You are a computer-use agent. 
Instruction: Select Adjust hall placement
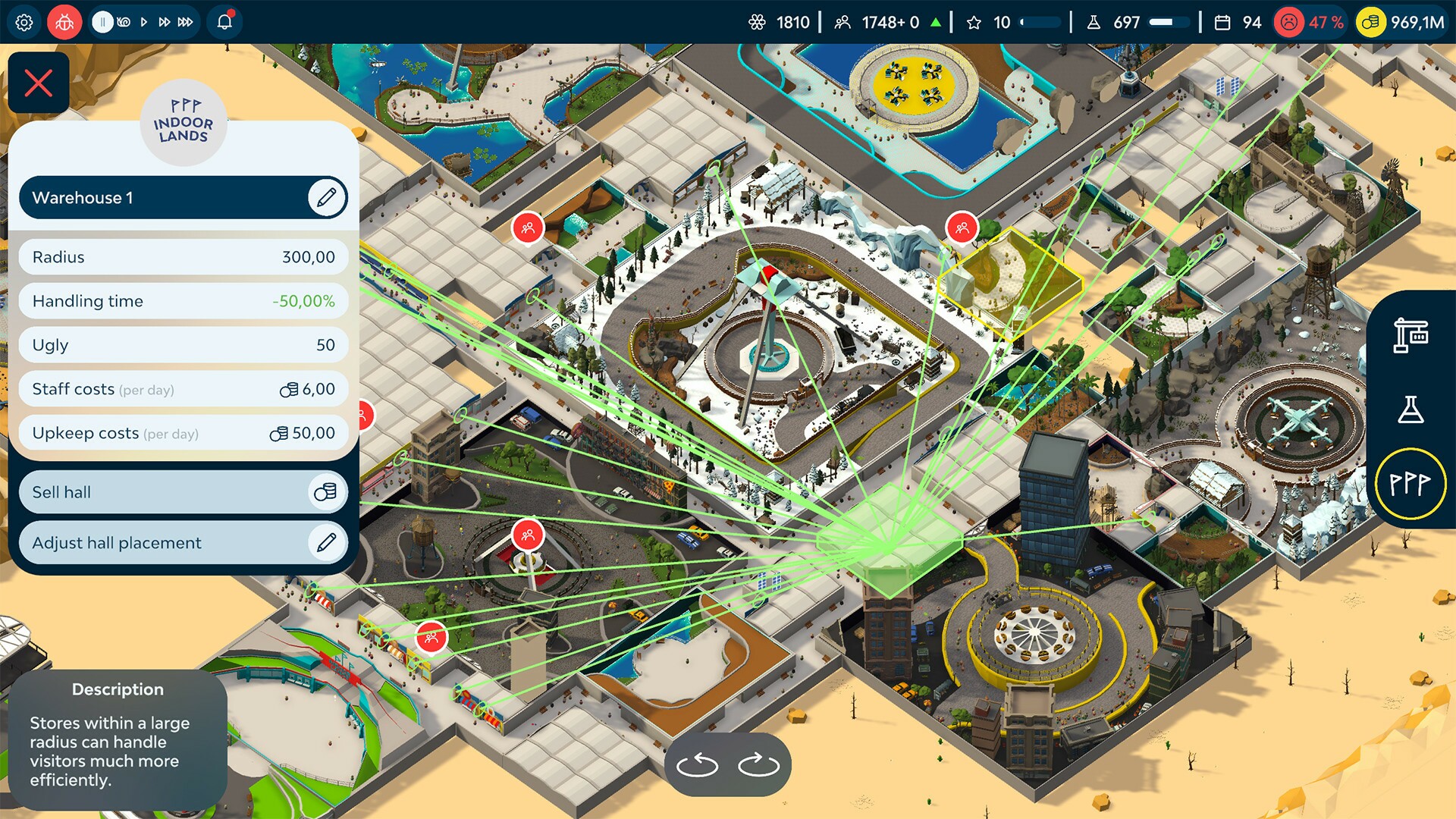(182, 543)
